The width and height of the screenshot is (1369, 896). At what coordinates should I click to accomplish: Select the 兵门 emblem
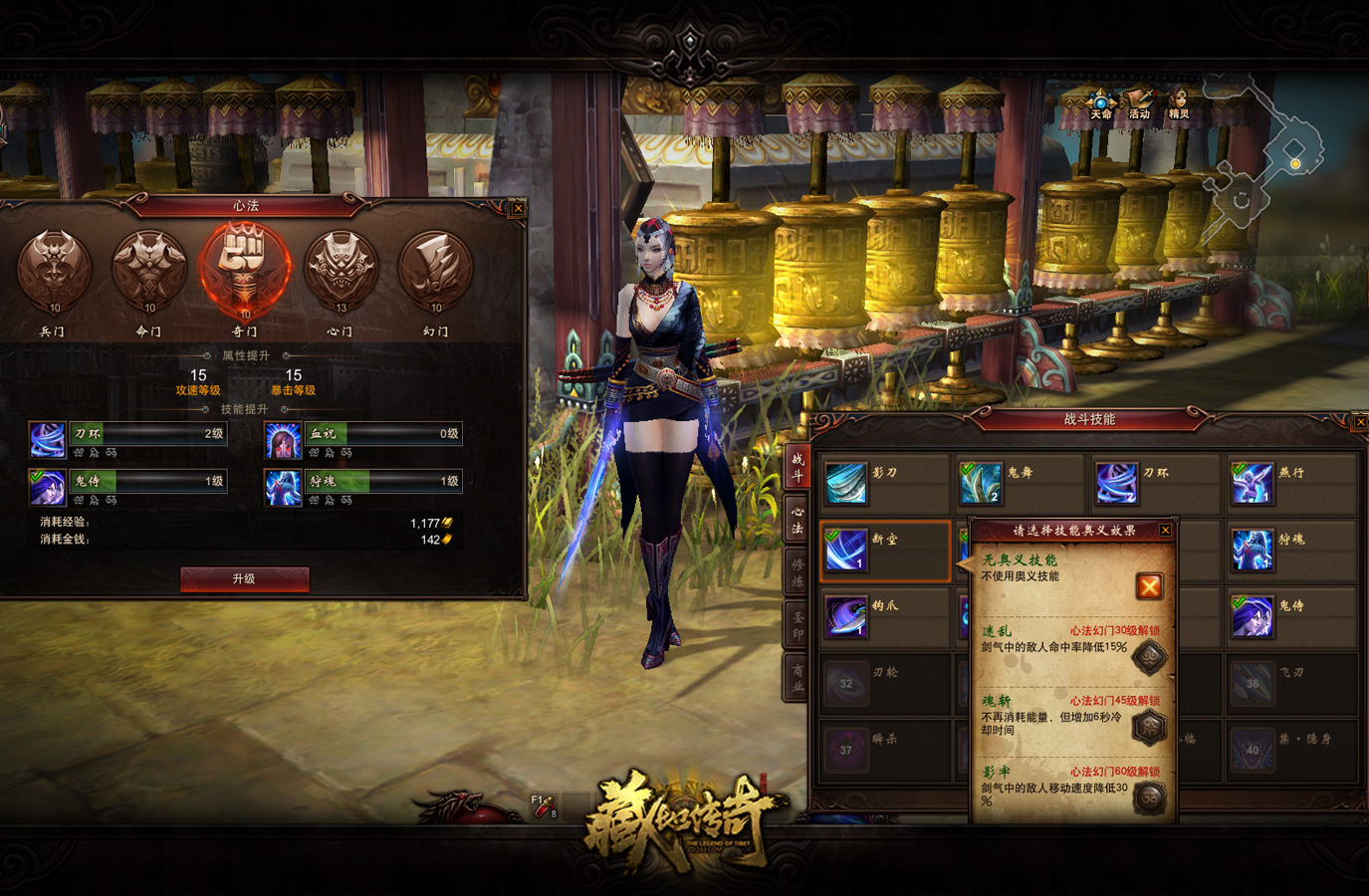tap(54, 269)
